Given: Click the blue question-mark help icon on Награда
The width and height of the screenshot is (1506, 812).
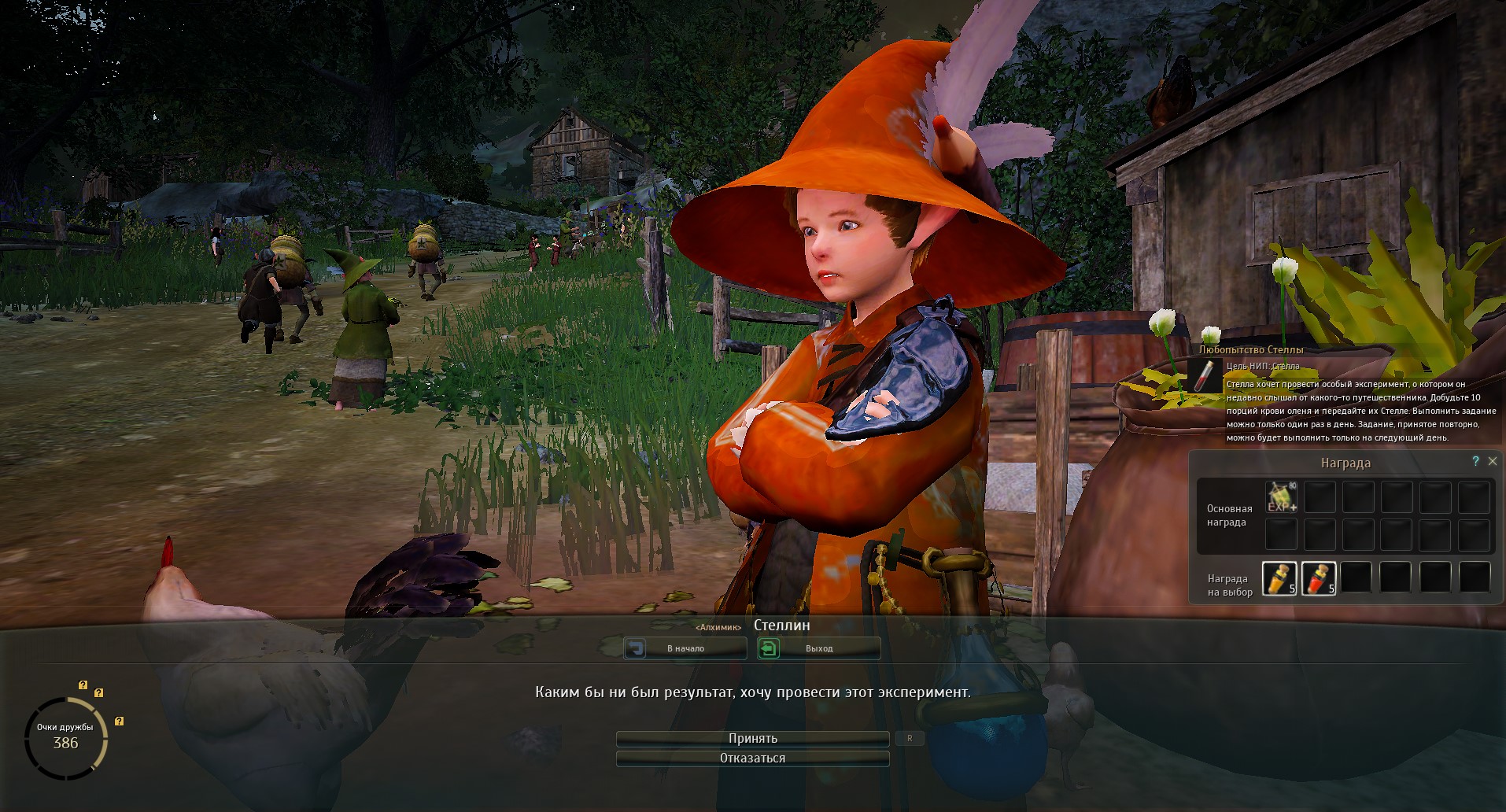Looking at the screenshot, I should (x=1475, y=462).
